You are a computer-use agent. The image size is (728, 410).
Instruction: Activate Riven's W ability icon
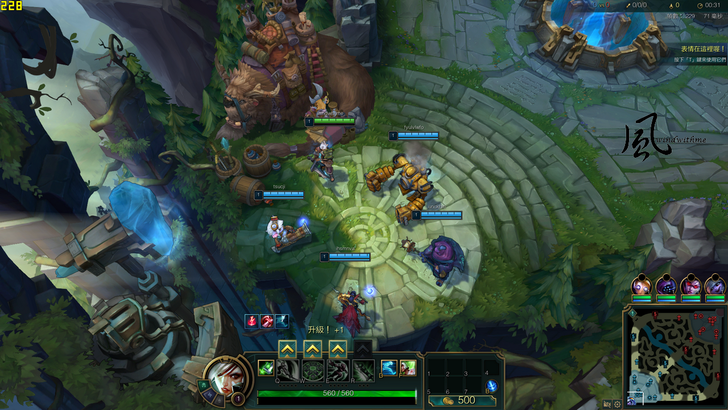pos(312,370)
